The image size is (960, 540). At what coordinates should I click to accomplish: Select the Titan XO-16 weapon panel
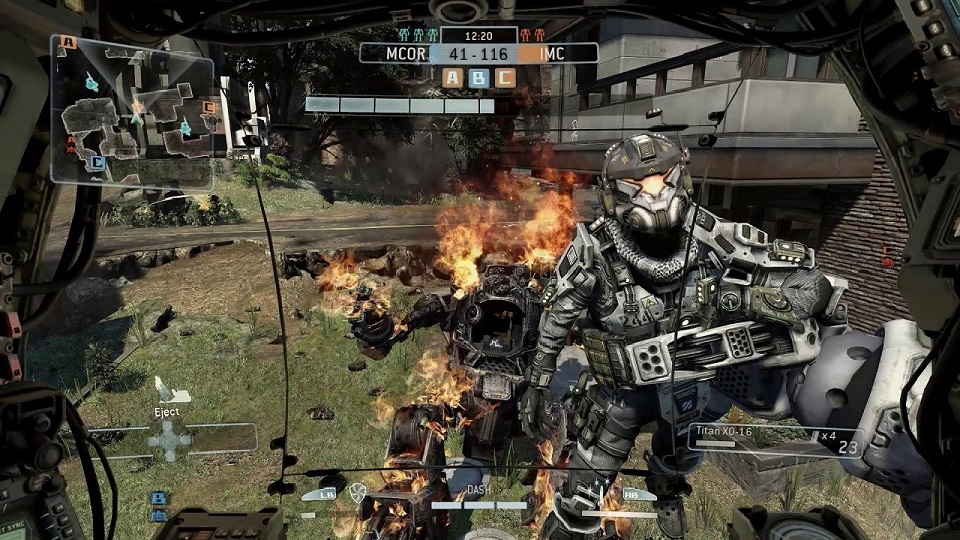pyautogui.click(x=760, y=439)
